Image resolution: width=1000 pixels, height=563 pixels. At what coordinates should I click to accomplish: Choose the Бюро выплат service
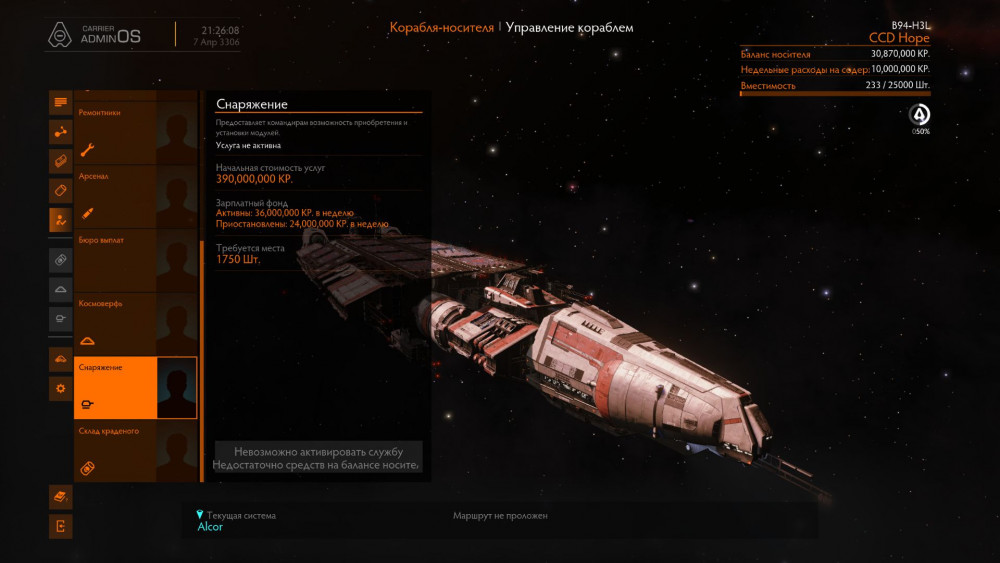coord(135,259)
